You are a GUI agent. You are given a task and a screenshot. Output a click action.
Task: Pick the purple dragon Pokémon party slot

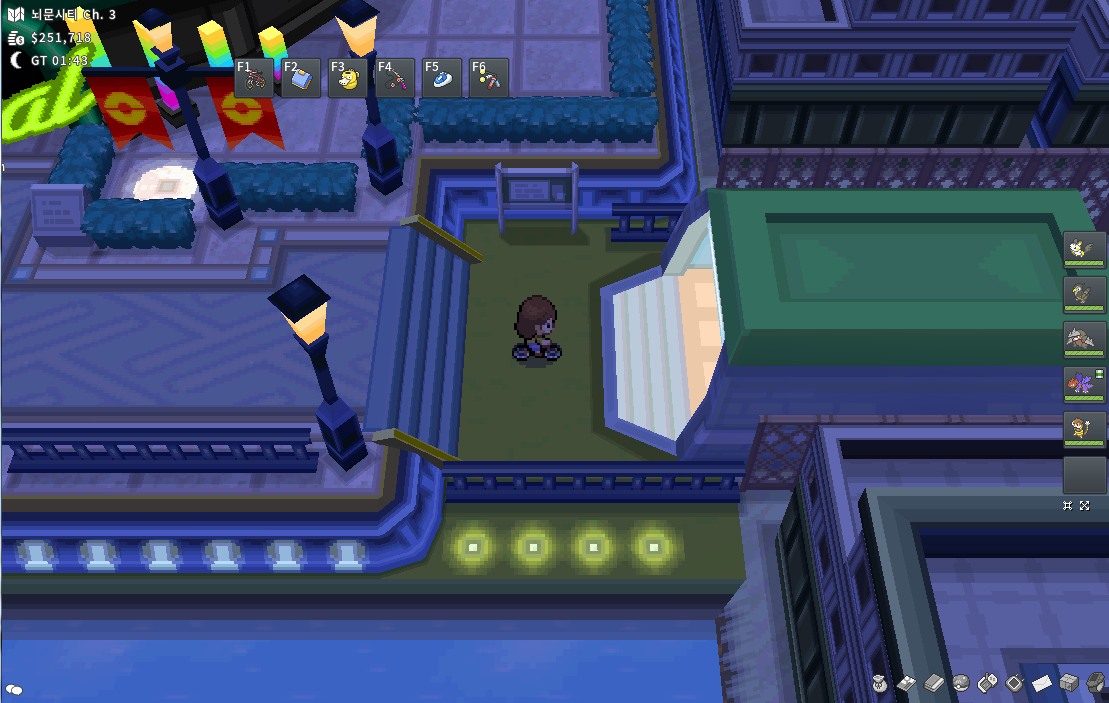[x=1084, y=385]
